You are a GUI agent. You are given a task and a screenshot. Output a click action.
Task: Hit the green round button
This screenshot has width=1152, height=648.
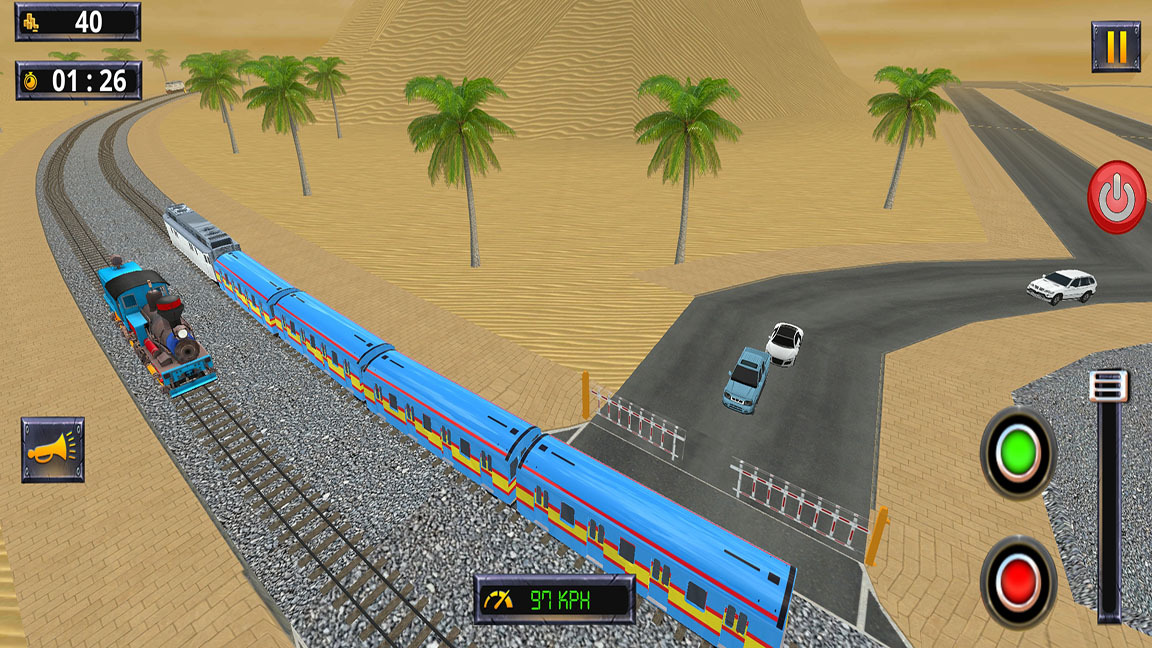tap(1018, 453)
